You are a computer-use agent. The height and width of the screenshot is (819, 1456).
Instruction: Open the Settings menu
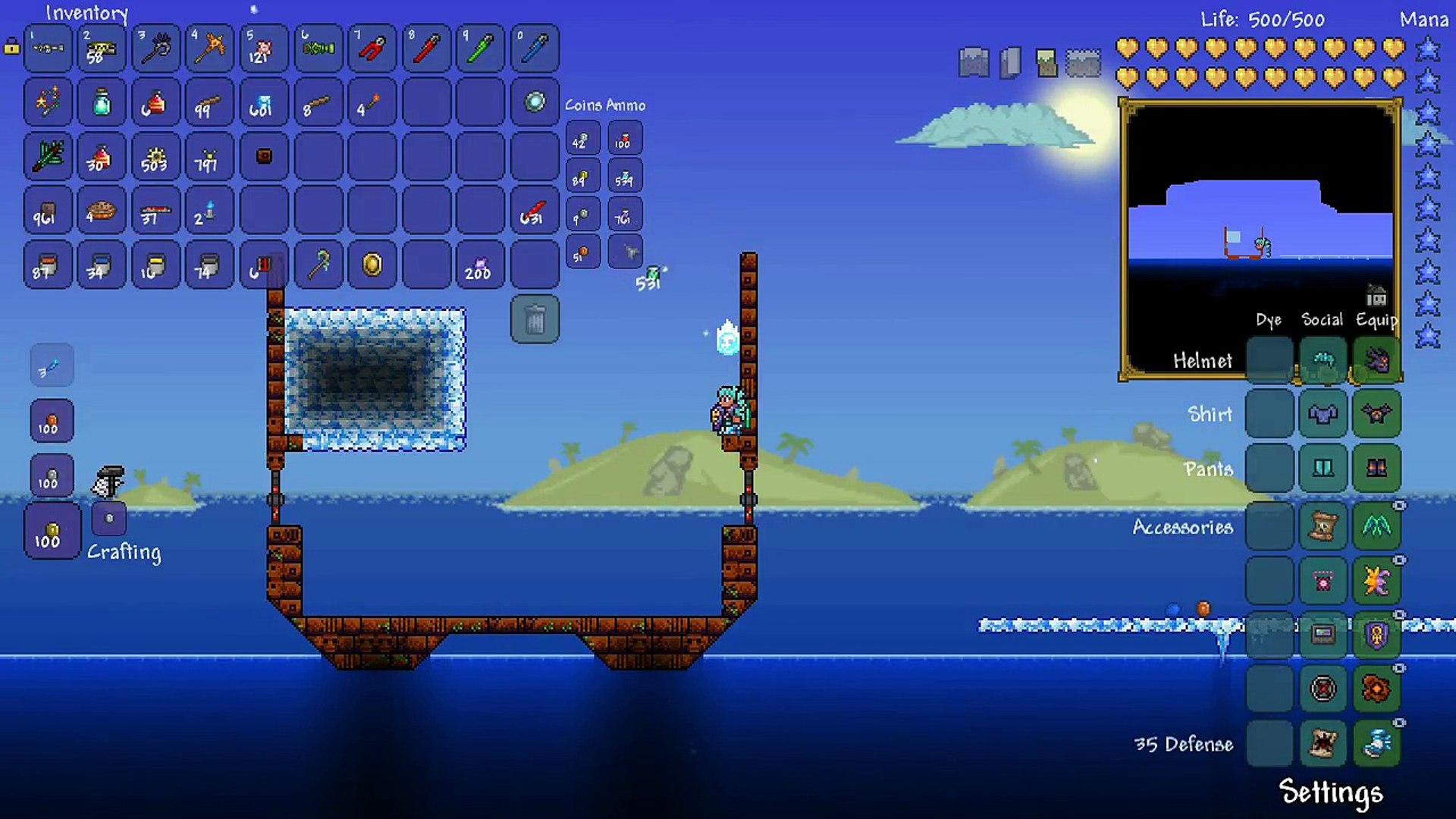coord(1330,792)
